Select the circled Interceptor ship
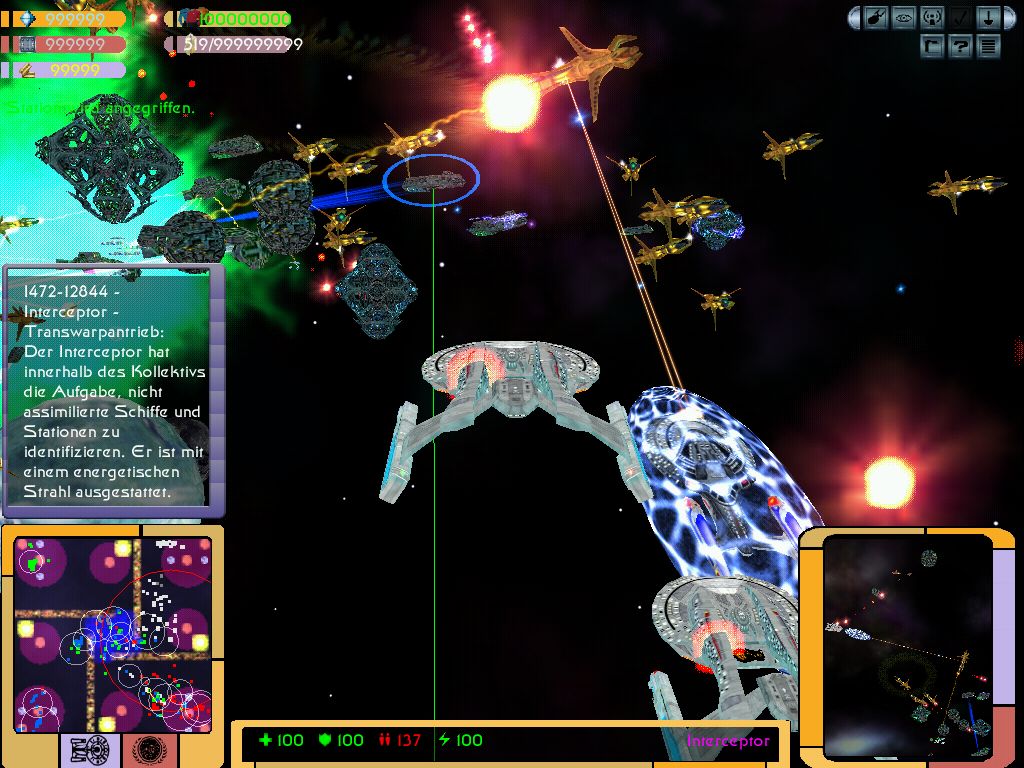This screenshot has height=768, width=1024. (x=432, y=180)
